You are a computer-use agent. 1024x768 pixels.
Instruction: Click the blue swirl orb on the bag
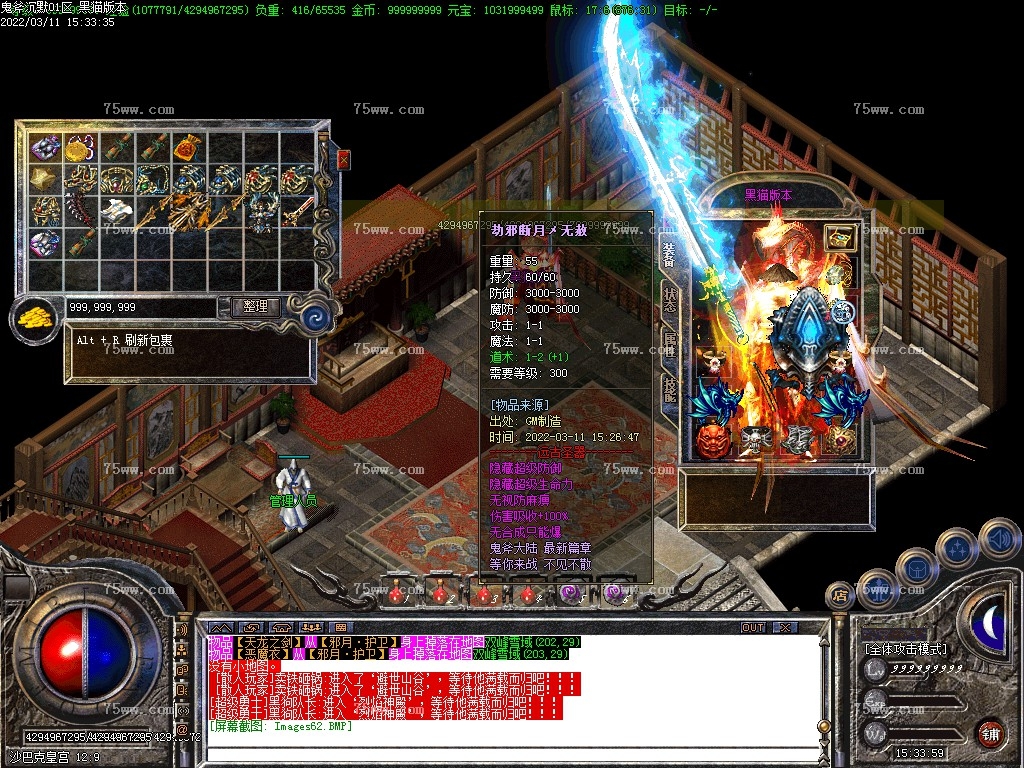pyautogui.click(x=317, y=318)
